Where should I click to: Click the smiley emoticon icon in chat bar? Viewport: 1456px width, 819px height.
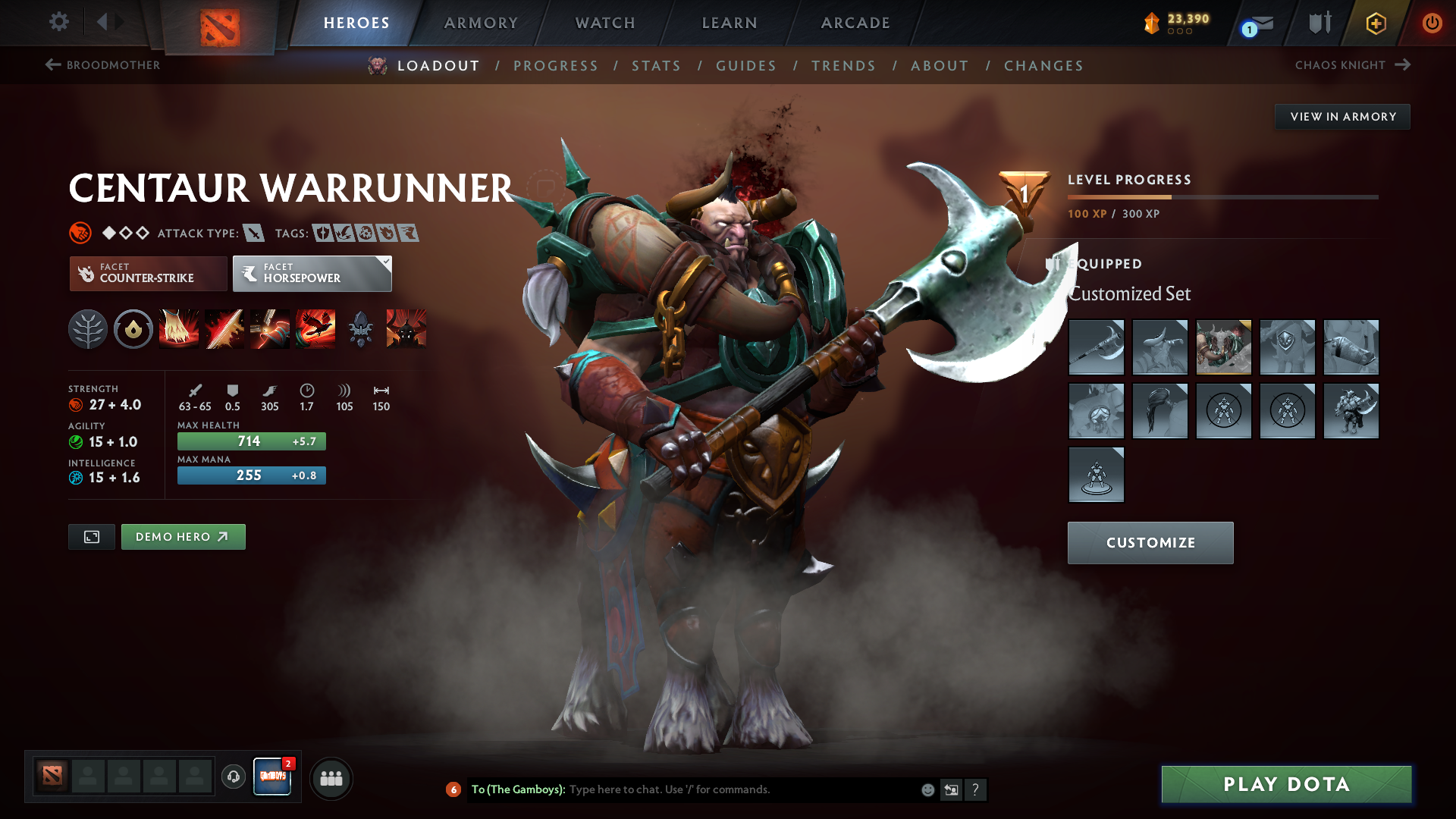point(927,789)
